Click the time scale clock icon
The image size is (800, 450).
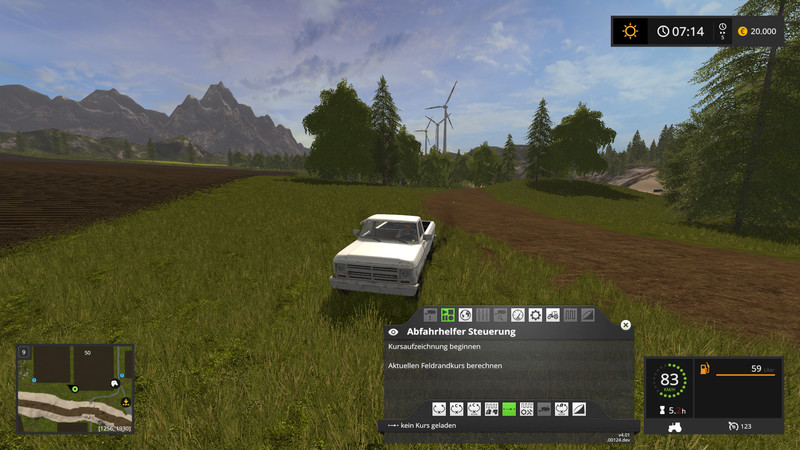point(663,31)
